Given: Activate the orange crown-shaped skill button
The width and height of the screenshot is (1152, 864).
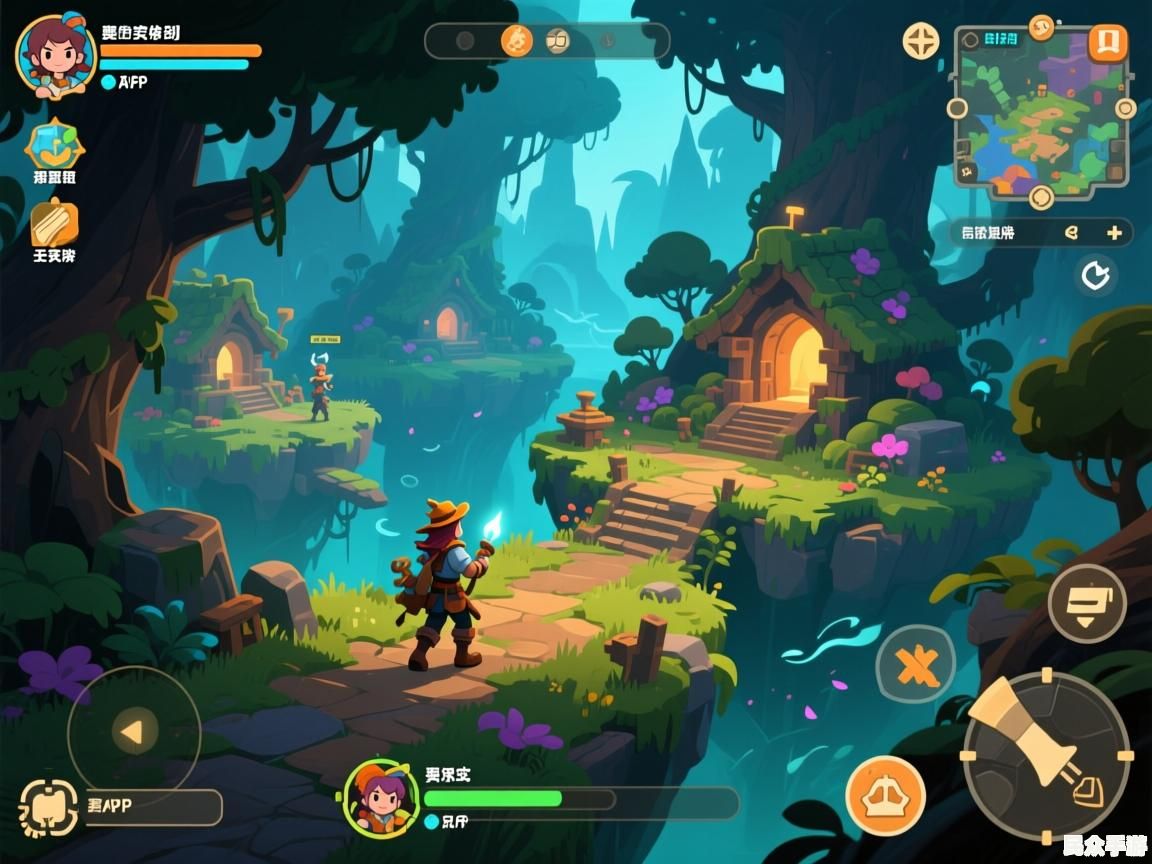Looking at the screenshot, I should (885, 796).
